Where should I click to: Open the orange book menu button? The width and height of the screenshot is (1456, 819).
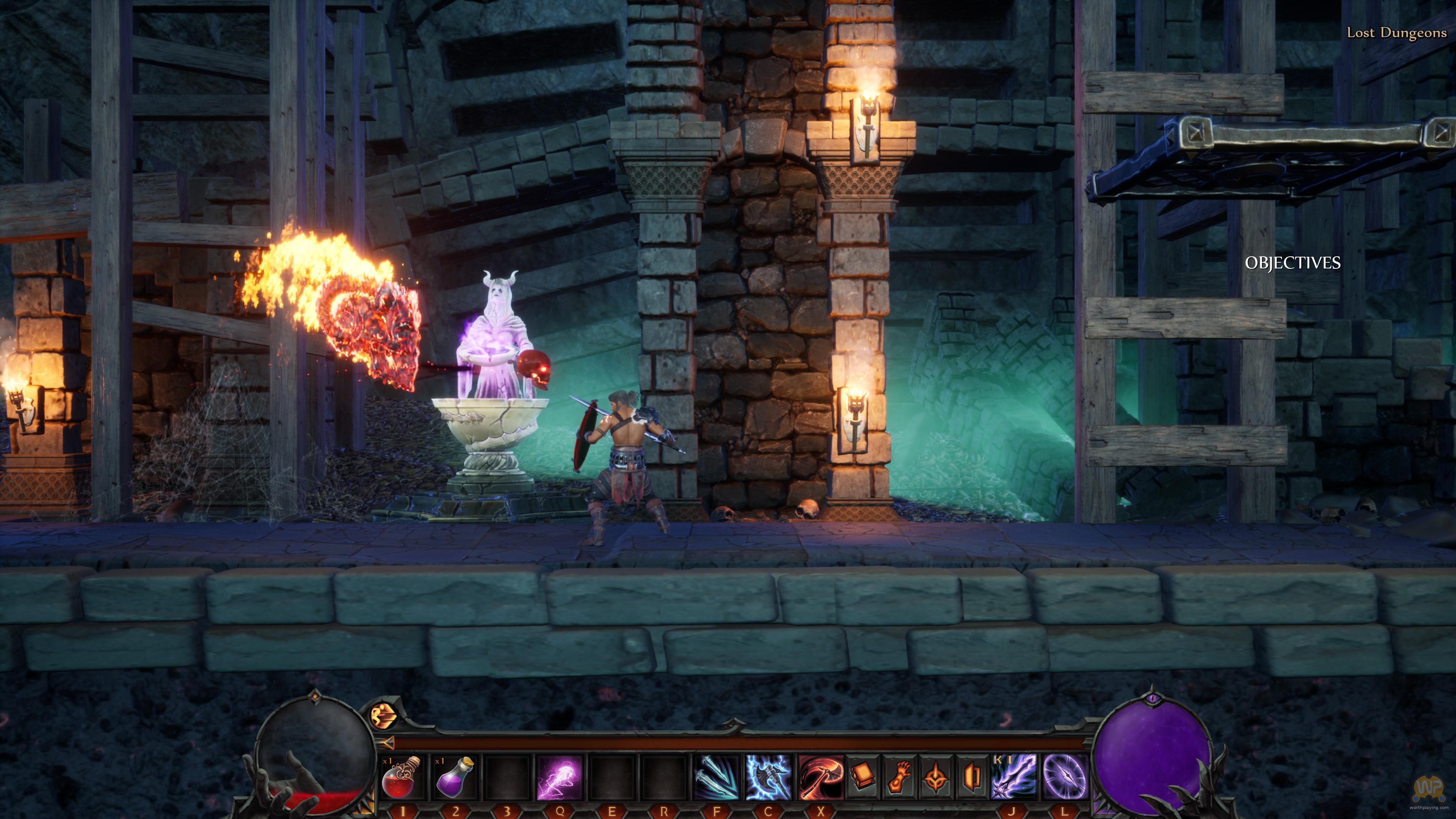tap(863, 778)
